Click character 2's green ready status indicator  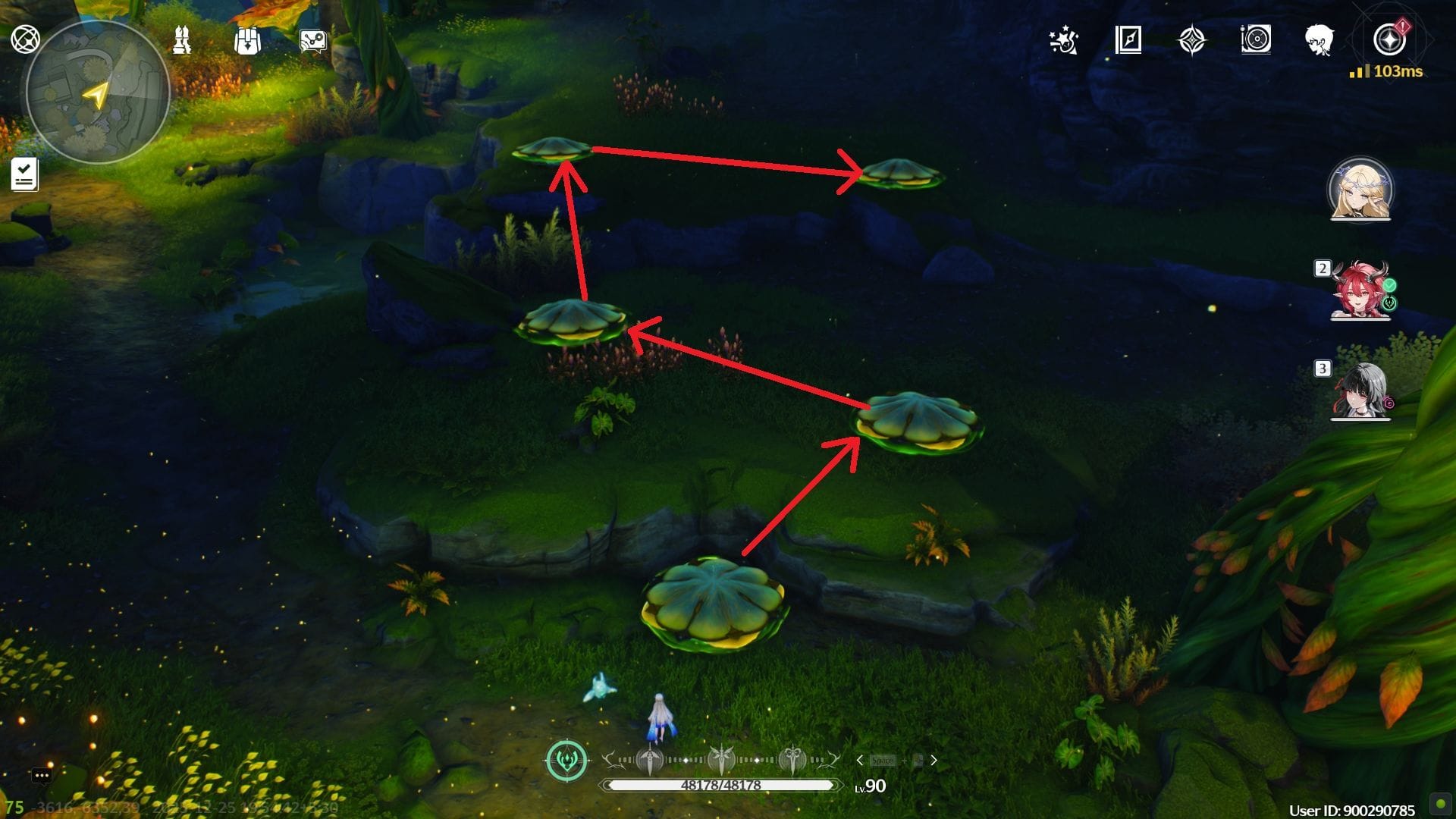pyautogui.click(x=1389, y=284)
